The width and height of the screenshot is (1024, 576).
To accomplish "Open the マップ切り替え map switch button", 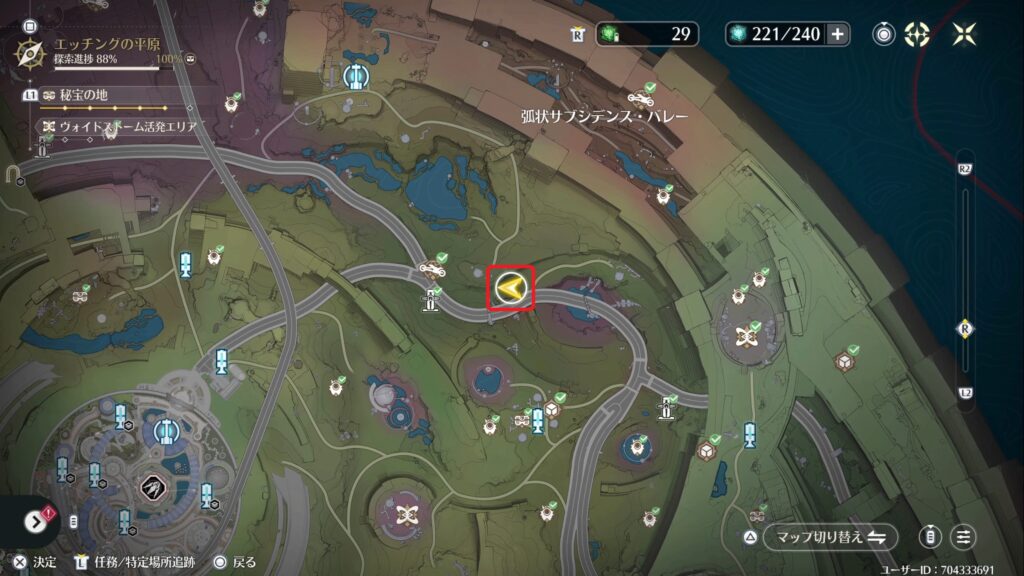I will 830,537.
